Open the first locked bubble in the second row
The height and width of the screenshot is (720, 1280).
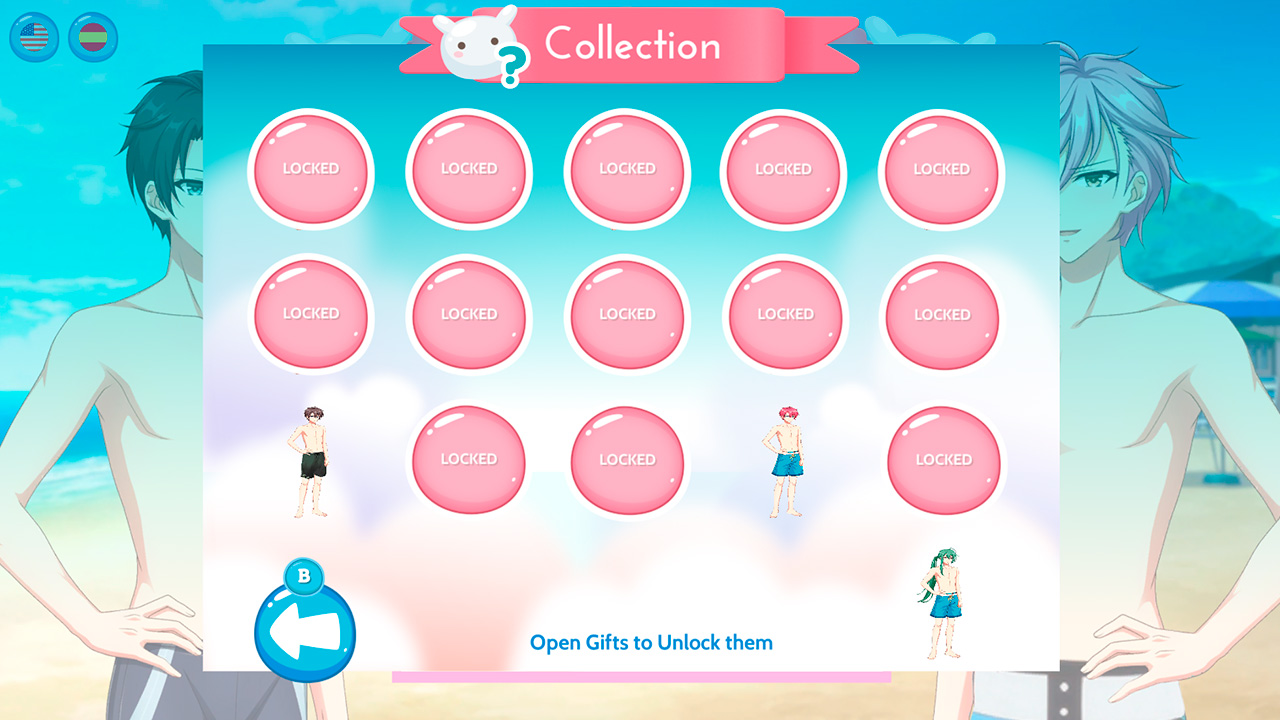click(x=311, y=315)
